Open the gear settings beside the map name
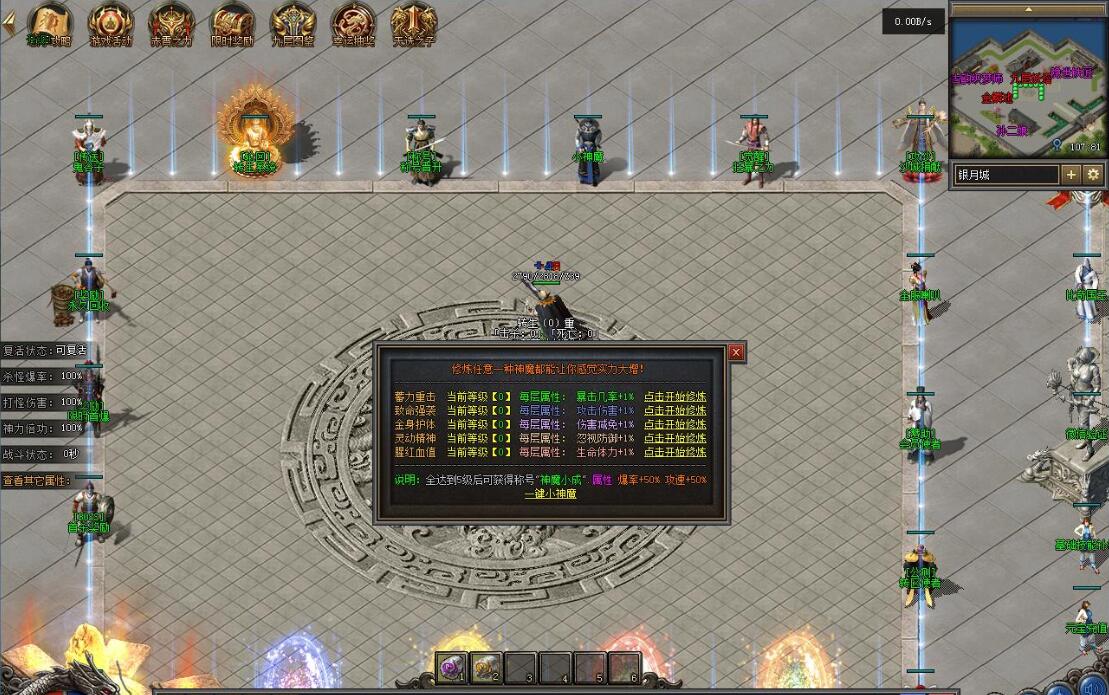This screenshot has height=695, width=1109. [1093, 174]
